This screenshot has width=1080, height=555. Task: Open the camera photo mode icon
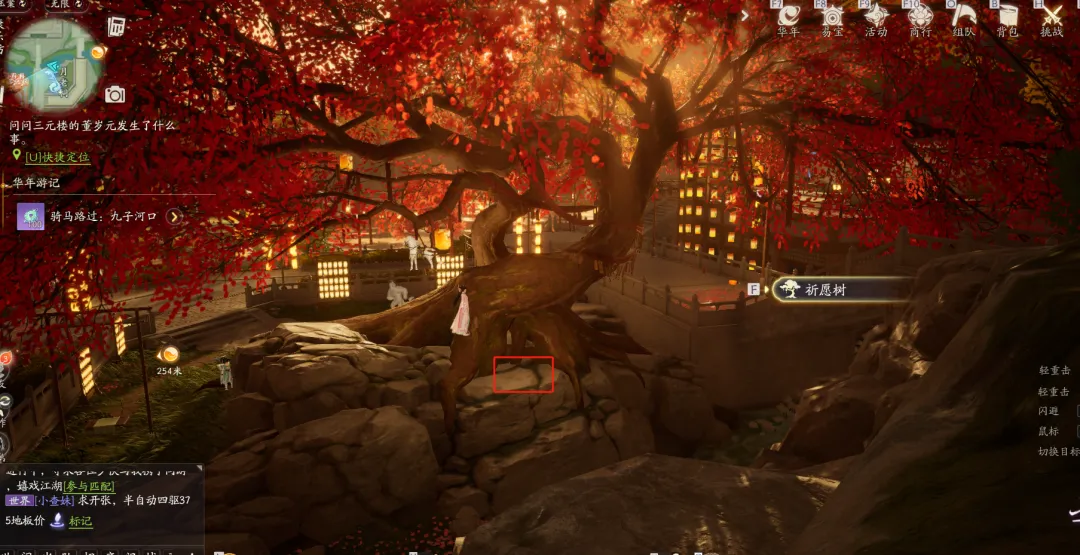pyautogui.click(x=115, y=94)
